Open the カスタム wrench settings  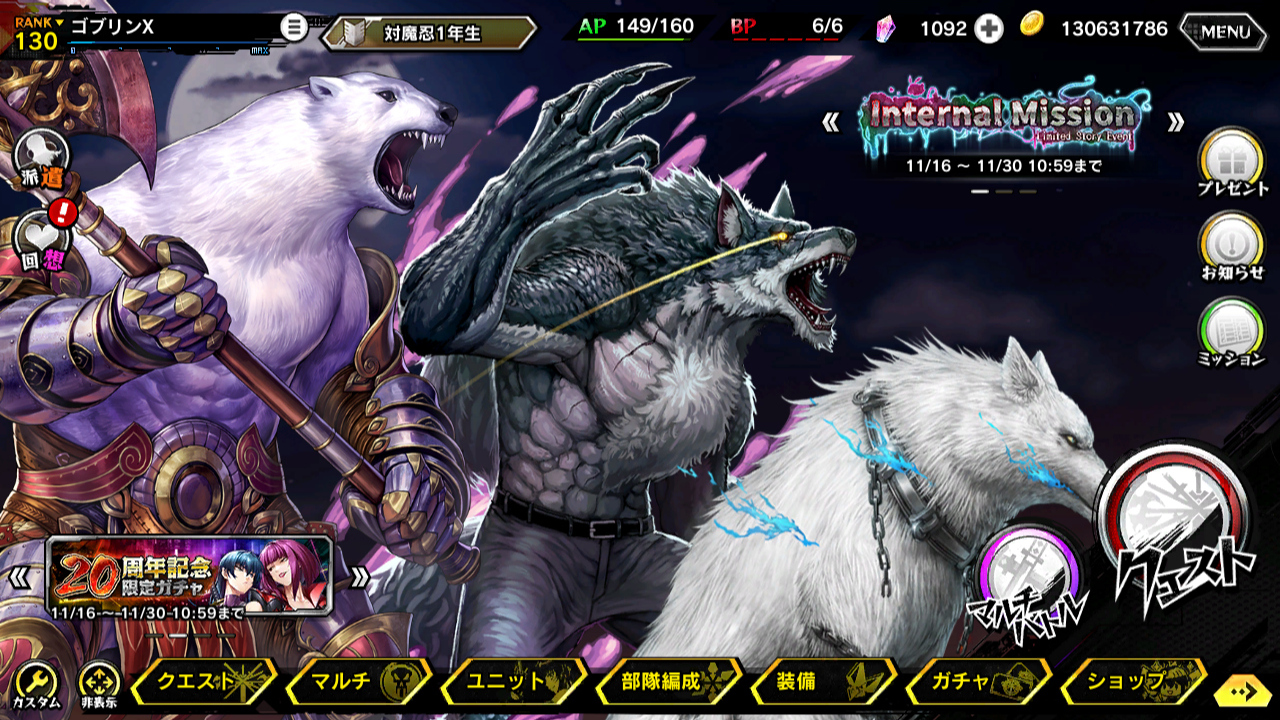point(36,685)
